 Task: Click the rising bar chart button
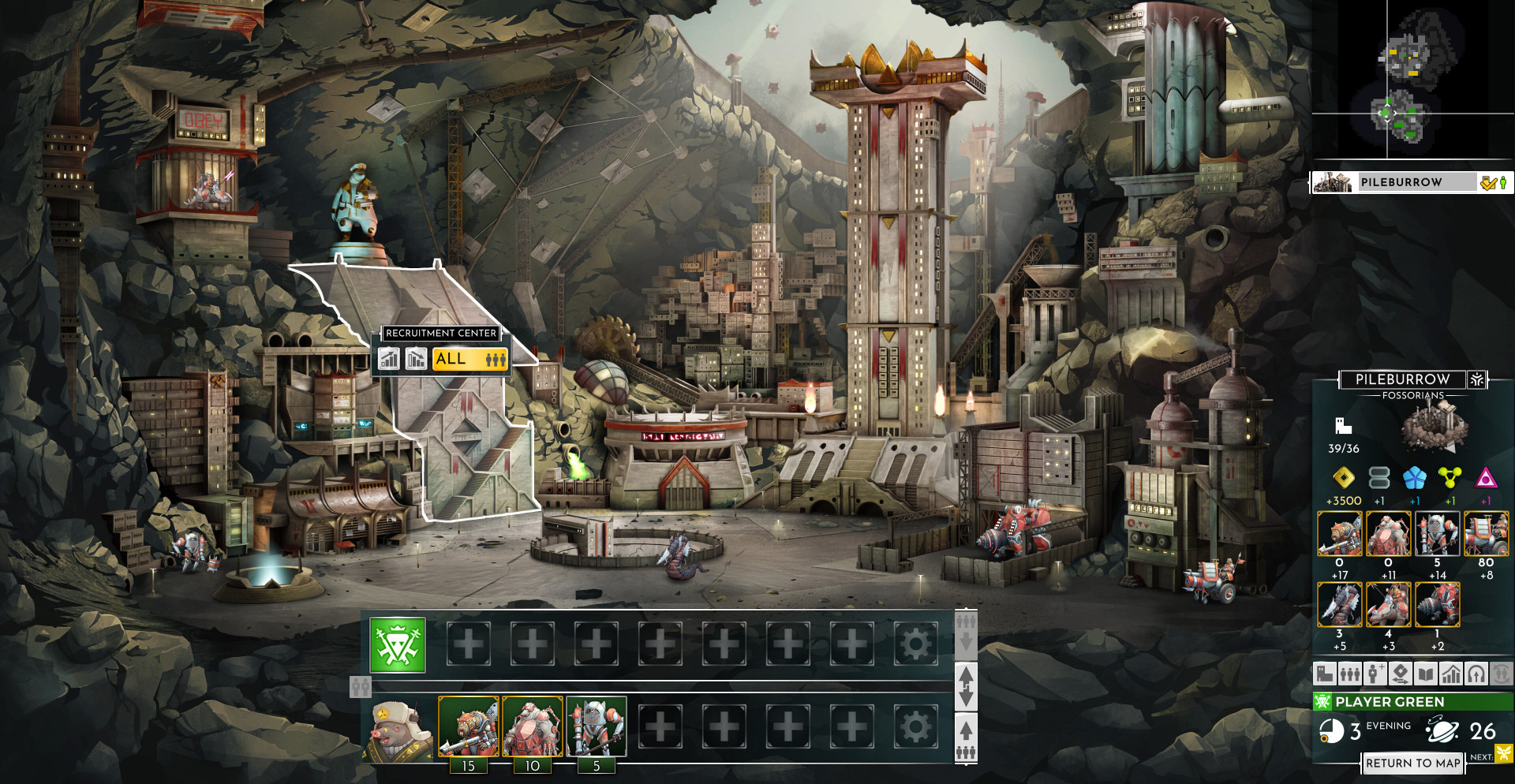(x=389, y=359)
